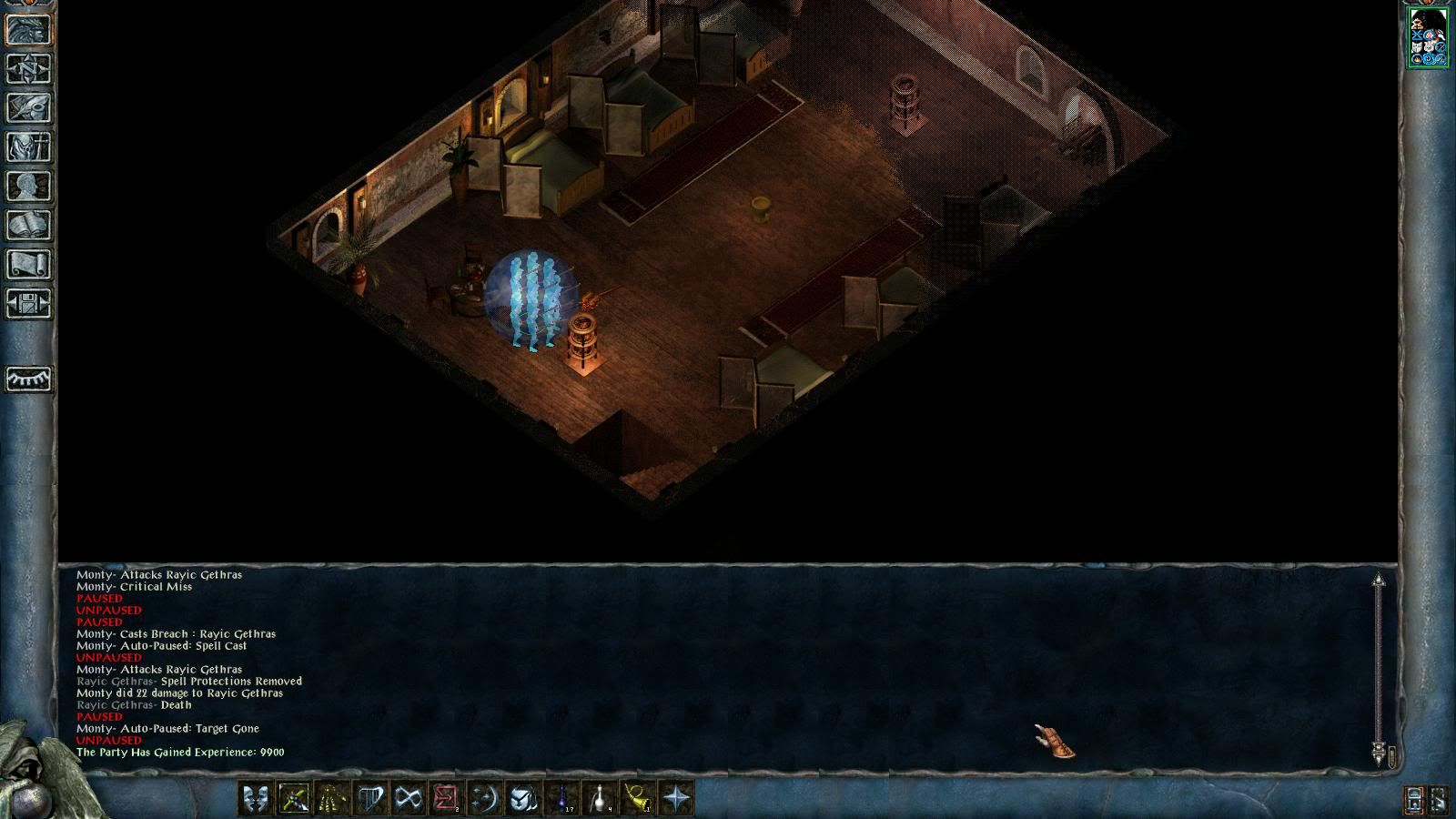Open the journal quill button
This screenshot has height=819, width=1456.
29,108
